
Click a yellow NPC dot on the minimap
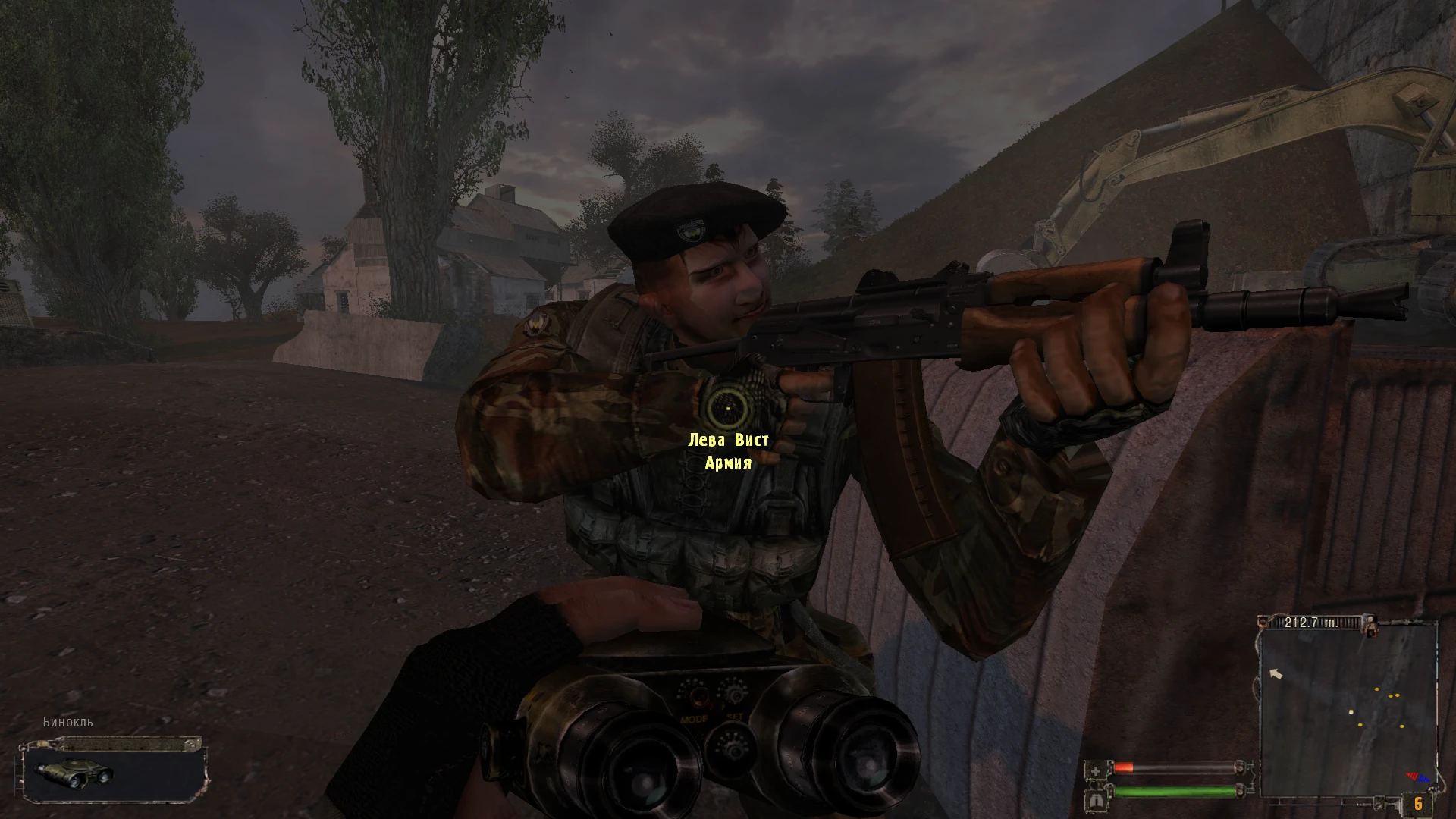tap(1376, 689)
